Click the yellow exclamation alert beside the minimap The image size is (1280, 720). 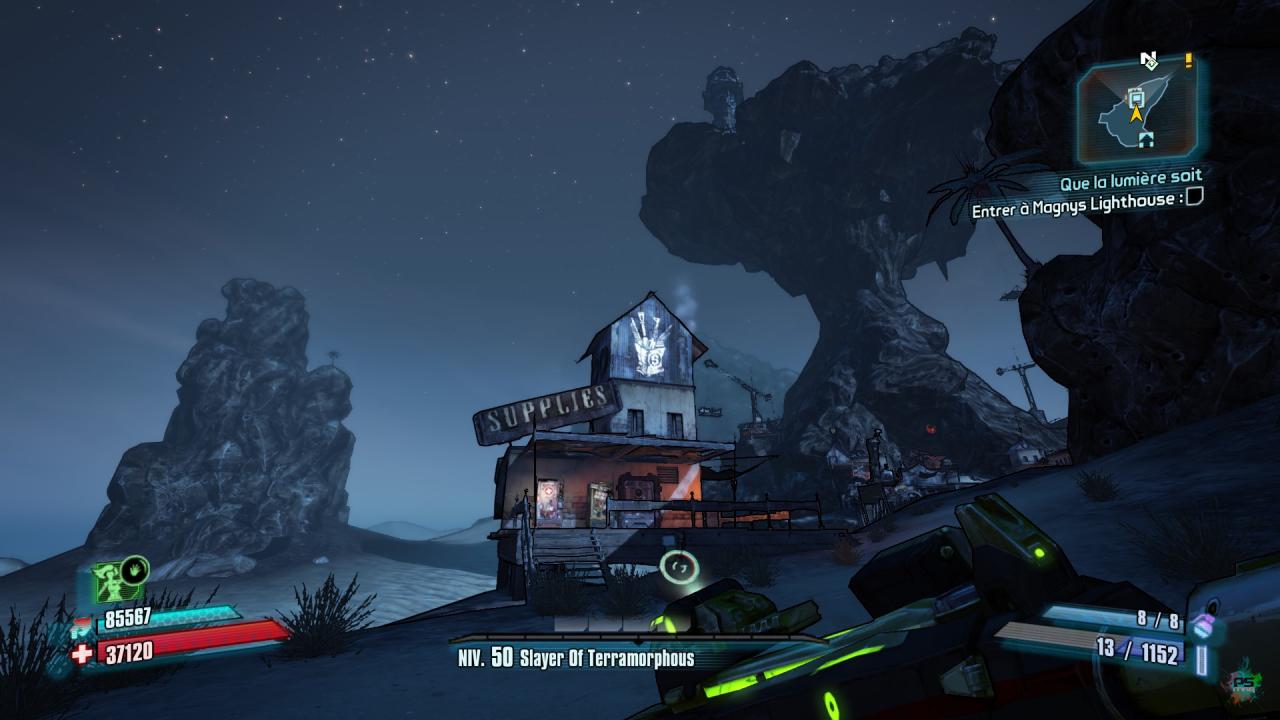pyautogui.click(x=1188, y=61)
